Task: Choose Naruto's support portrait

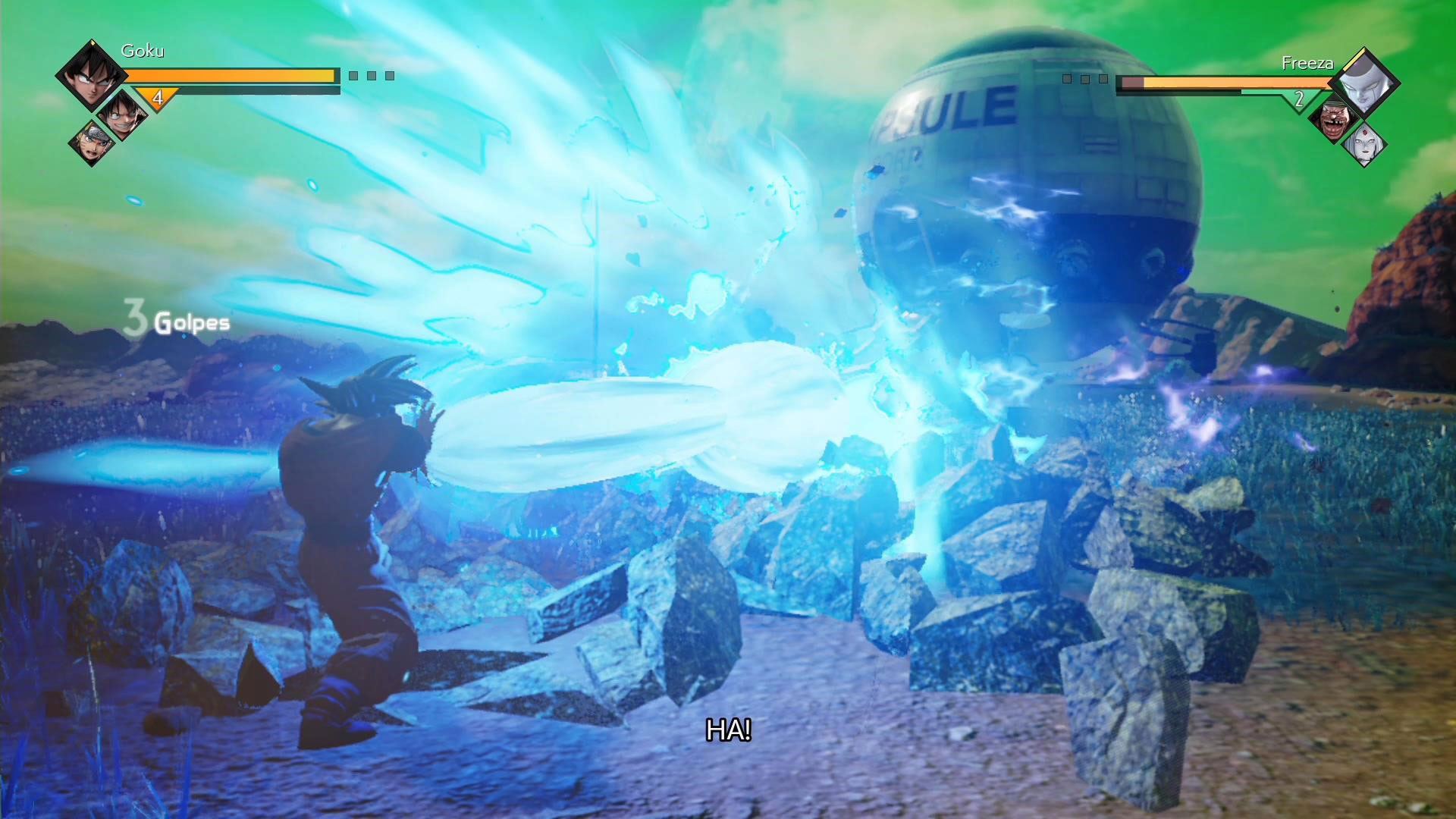Action: click(92, 141)
